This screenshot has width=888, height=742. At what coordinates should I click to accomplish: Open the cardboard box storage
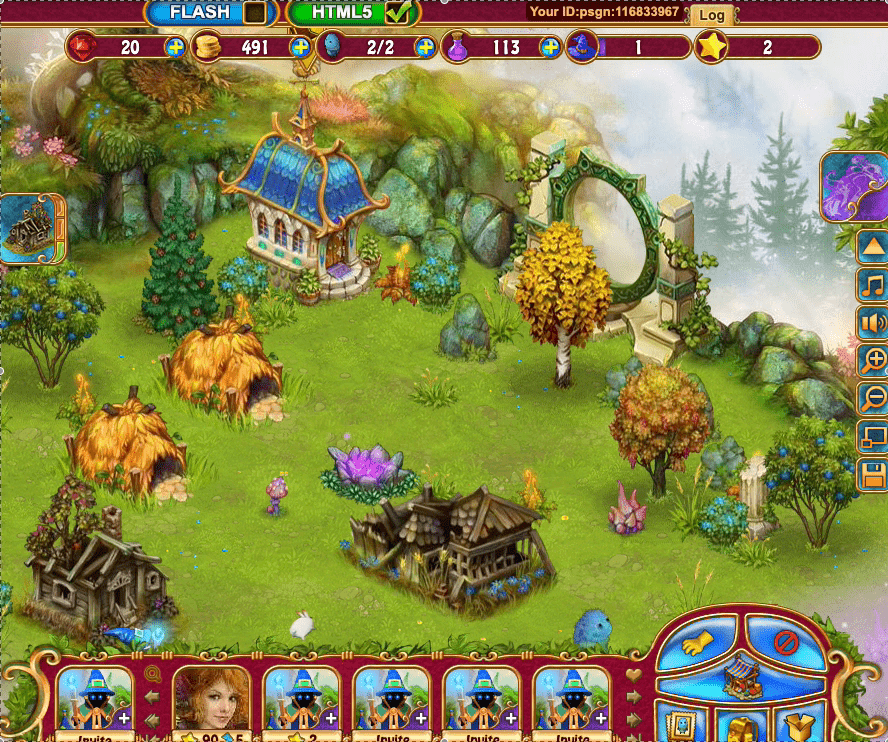tap(800, 726)
